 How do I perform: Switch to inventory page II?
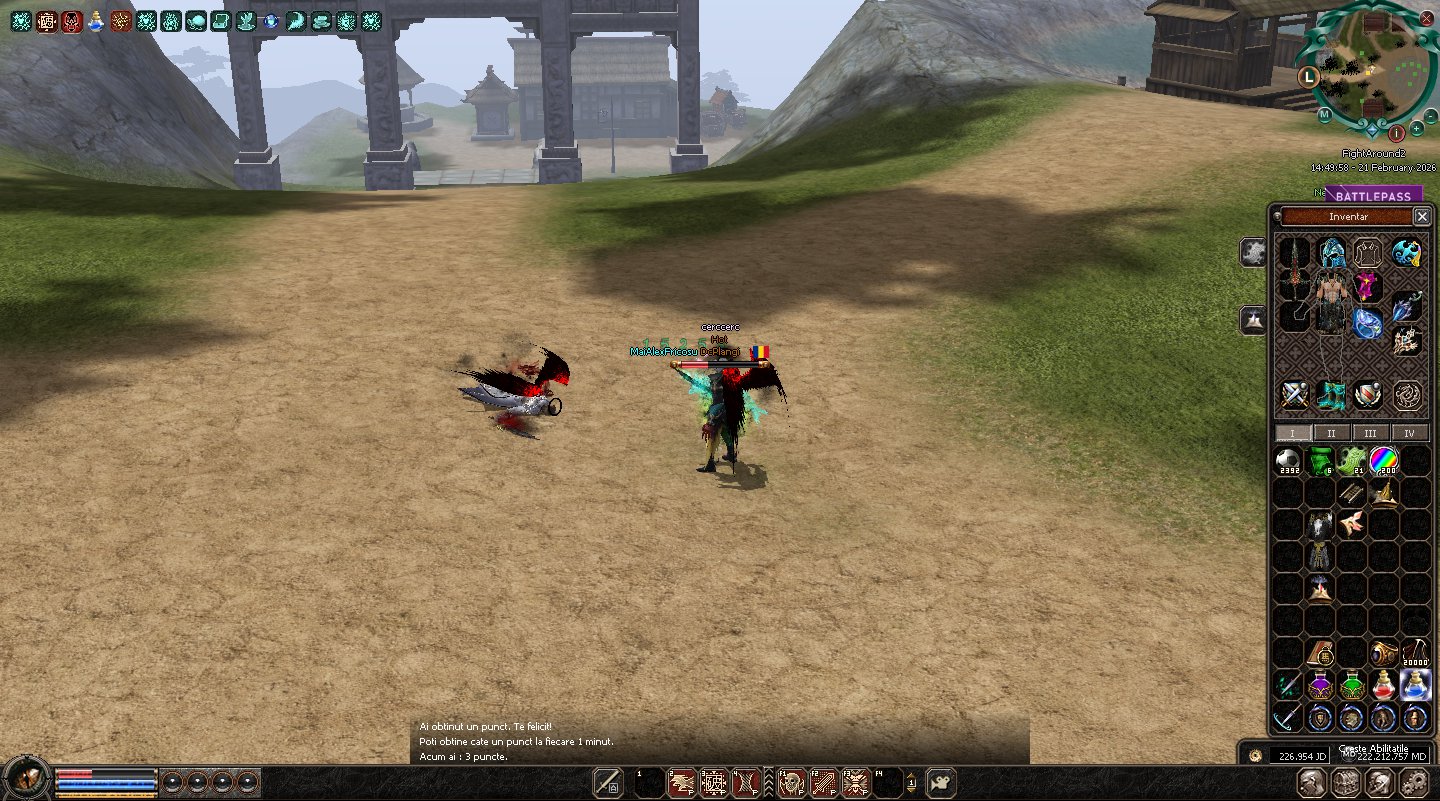pos(1331,433)
